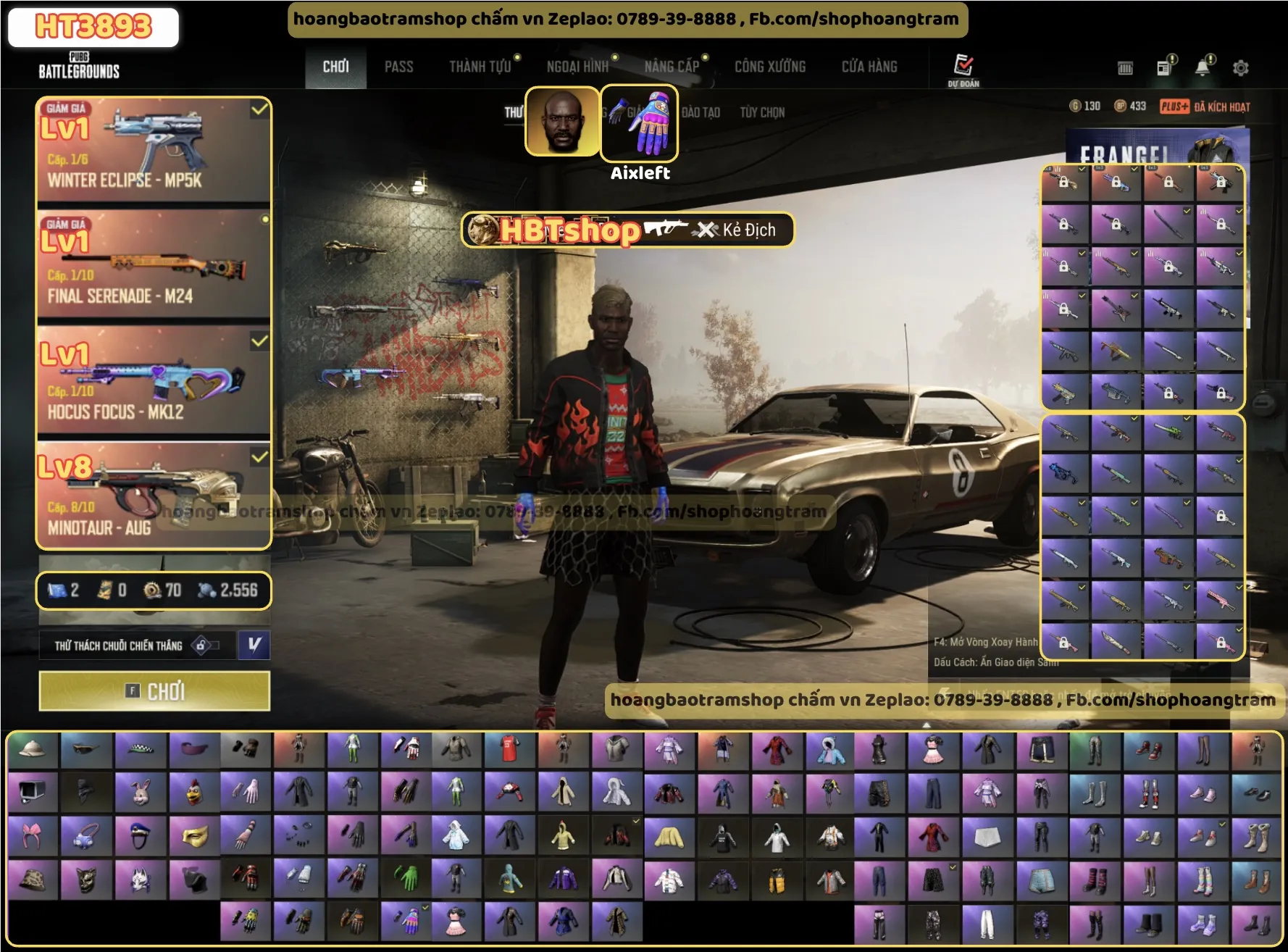Open the NGOẠI HÌNH tab
The width and height of the screenshot is (1288, 952).
[577, 67]
